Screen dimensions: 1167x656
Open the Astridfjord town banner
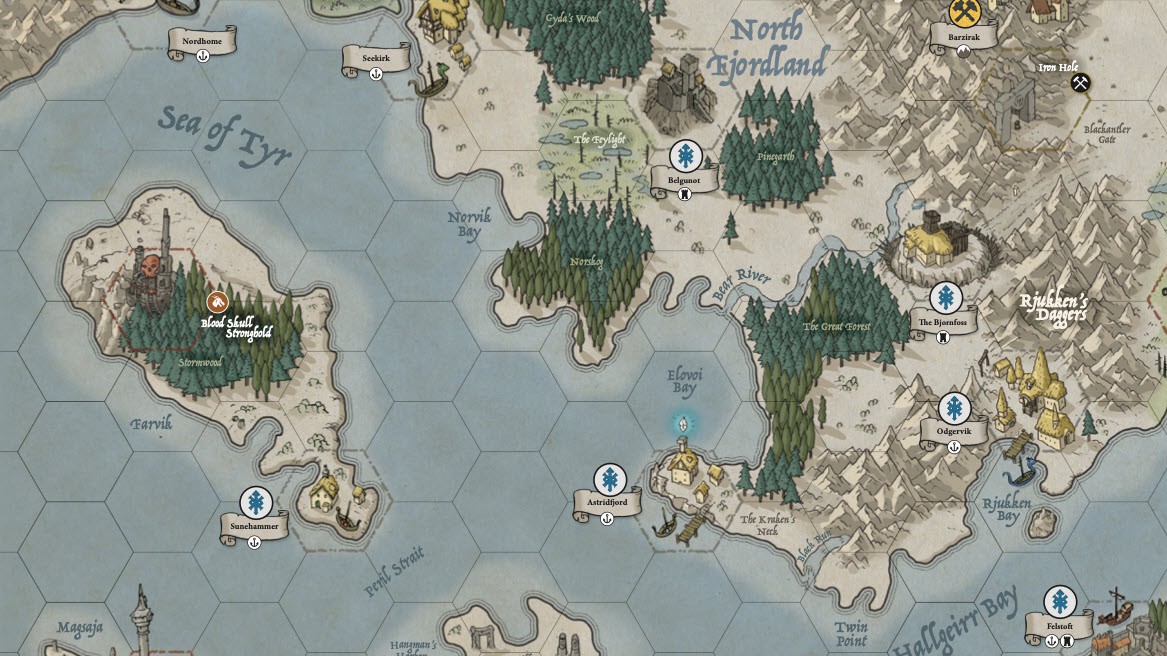click(608, 502)
